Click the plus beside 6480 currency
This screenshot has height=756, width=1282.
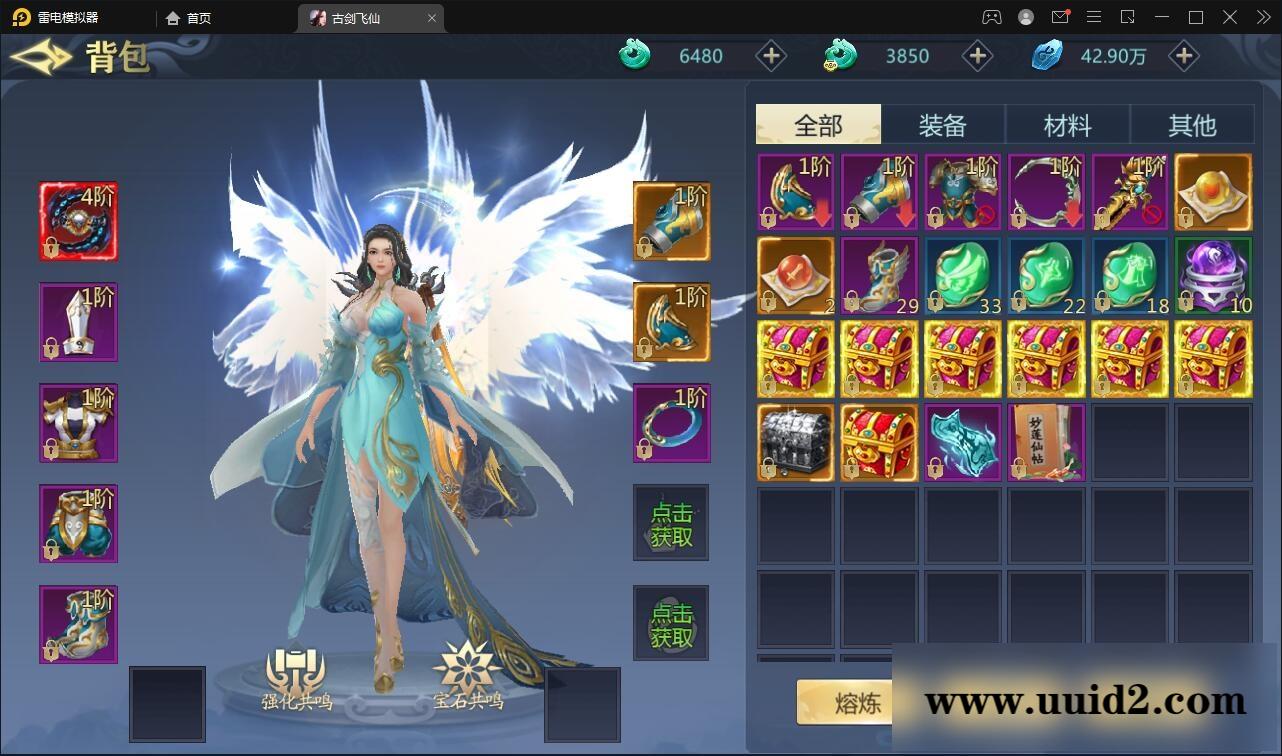(770, 56)
